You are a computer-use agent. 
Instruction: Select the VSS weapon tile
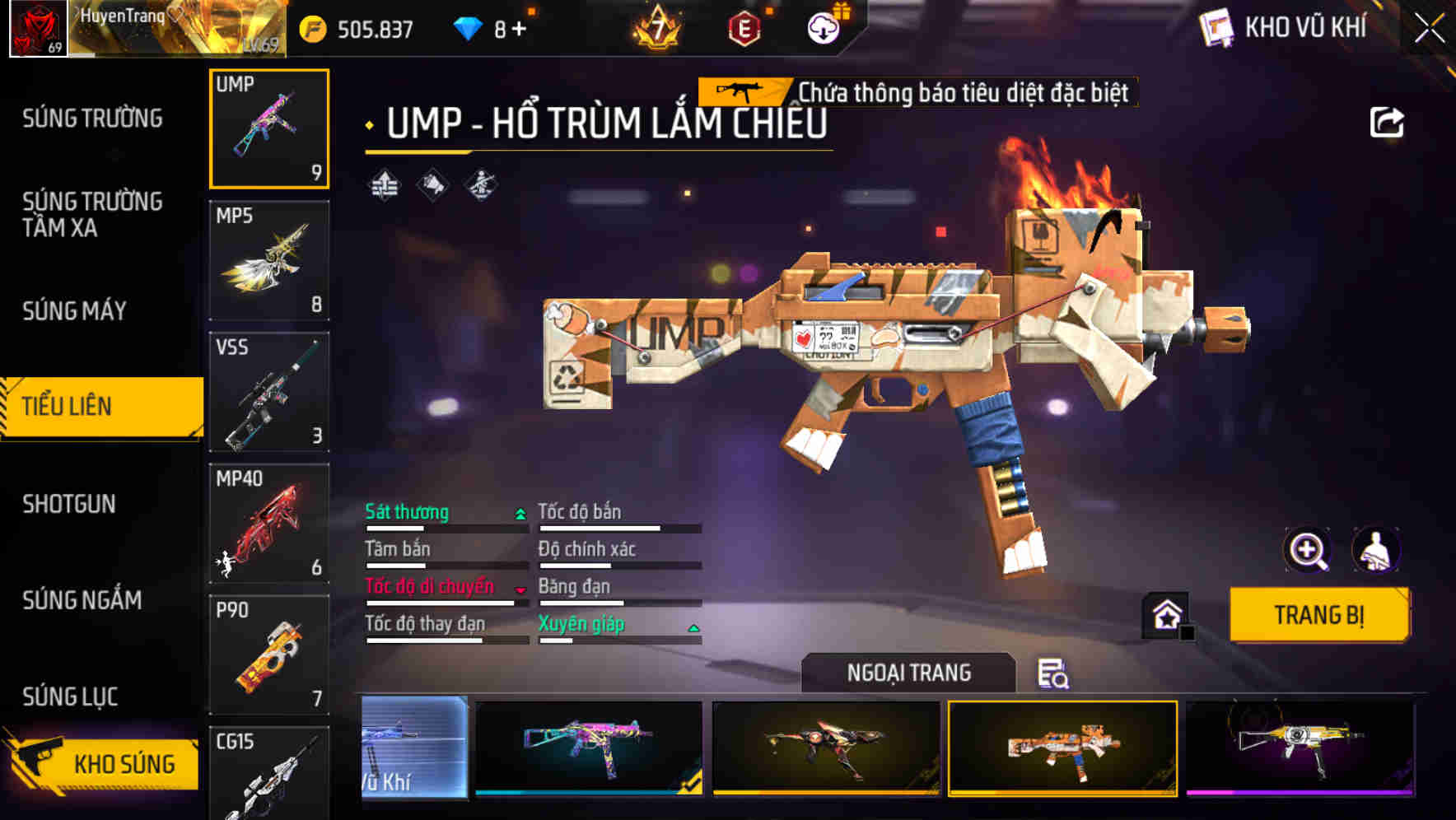click(x=269, y=392)
